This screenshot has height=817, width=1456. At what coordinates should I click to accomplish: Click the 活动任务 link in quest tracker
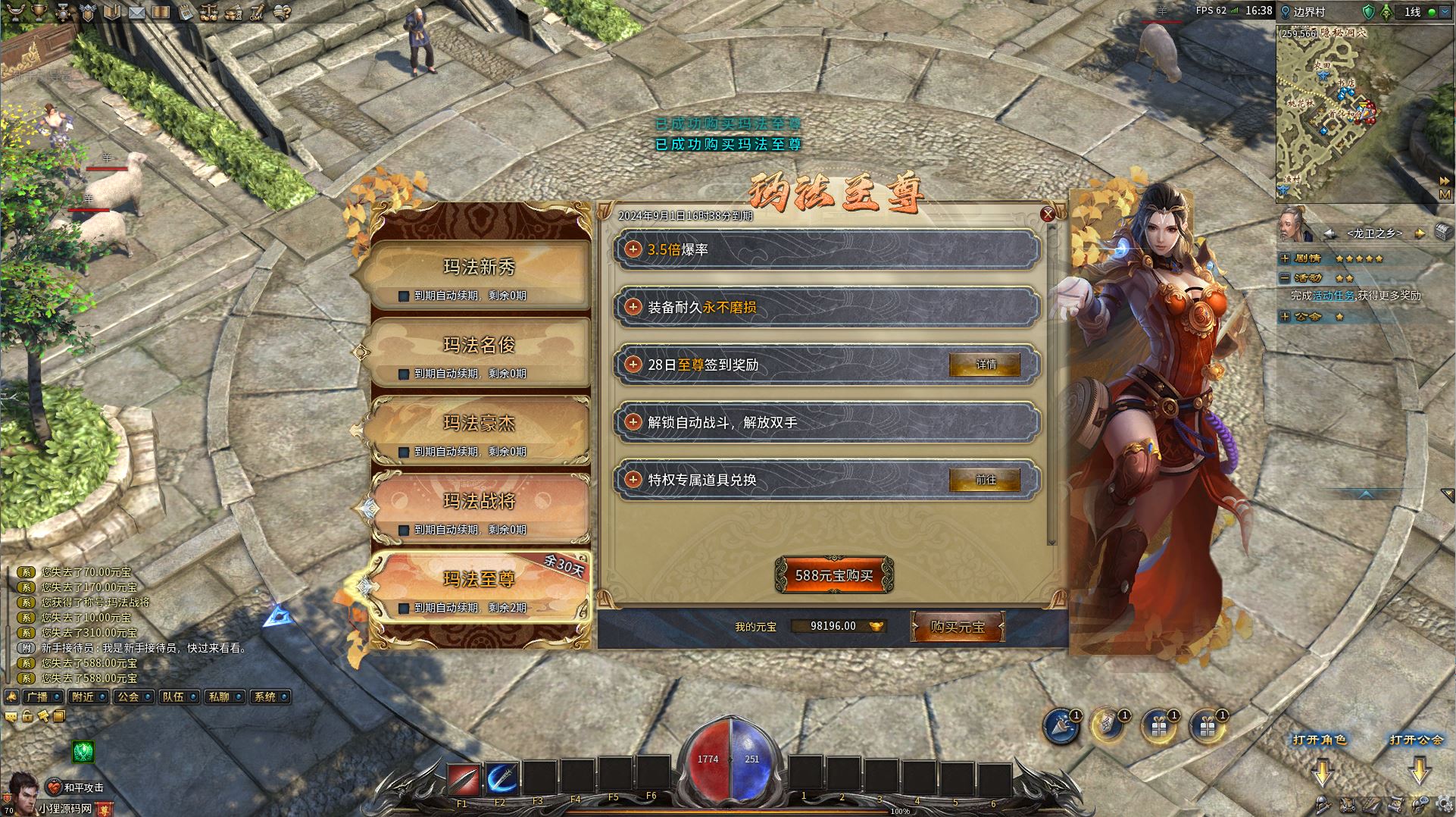[x=1333, y=296]
